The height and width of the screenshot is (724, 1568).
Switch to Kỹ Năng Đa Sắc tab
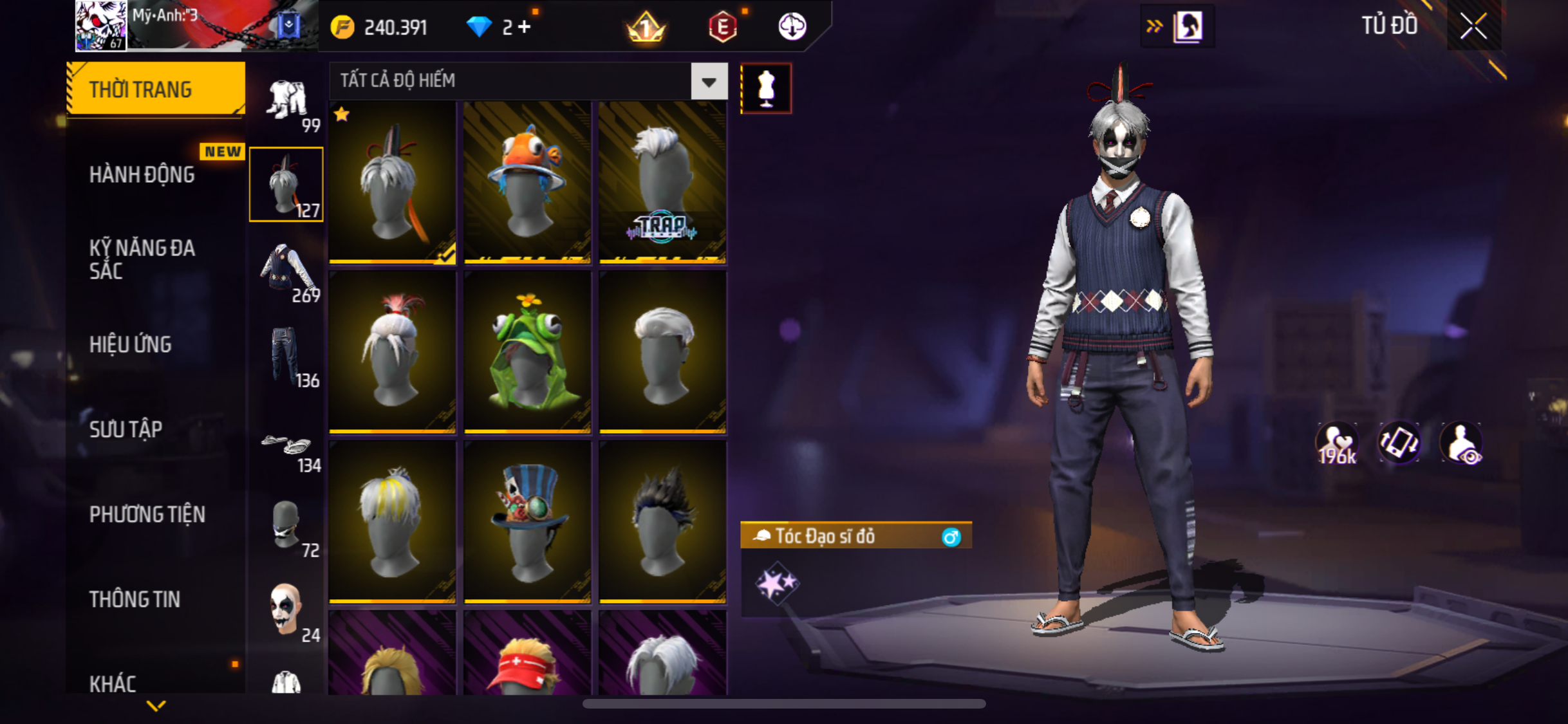[142, 259]
